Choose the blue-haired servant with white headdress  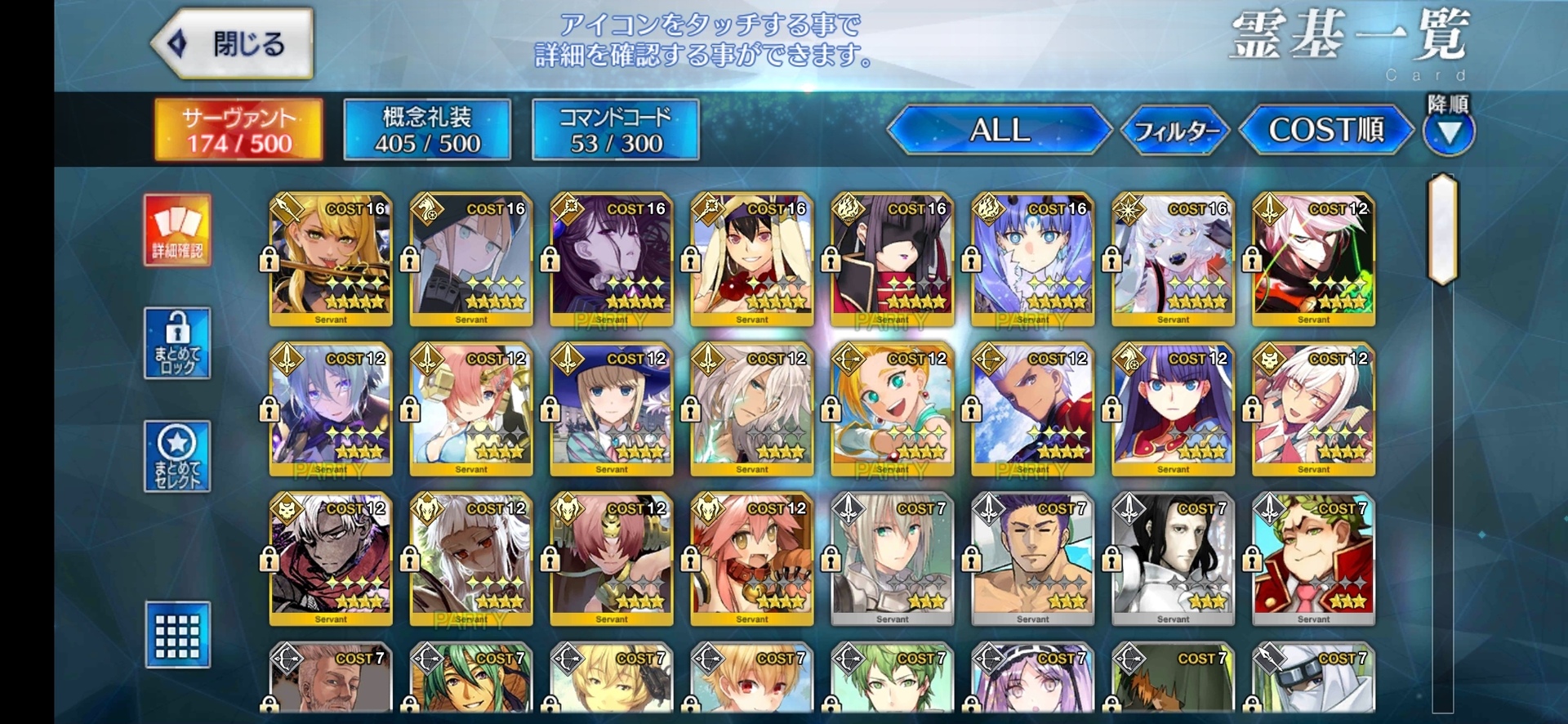1033,259
